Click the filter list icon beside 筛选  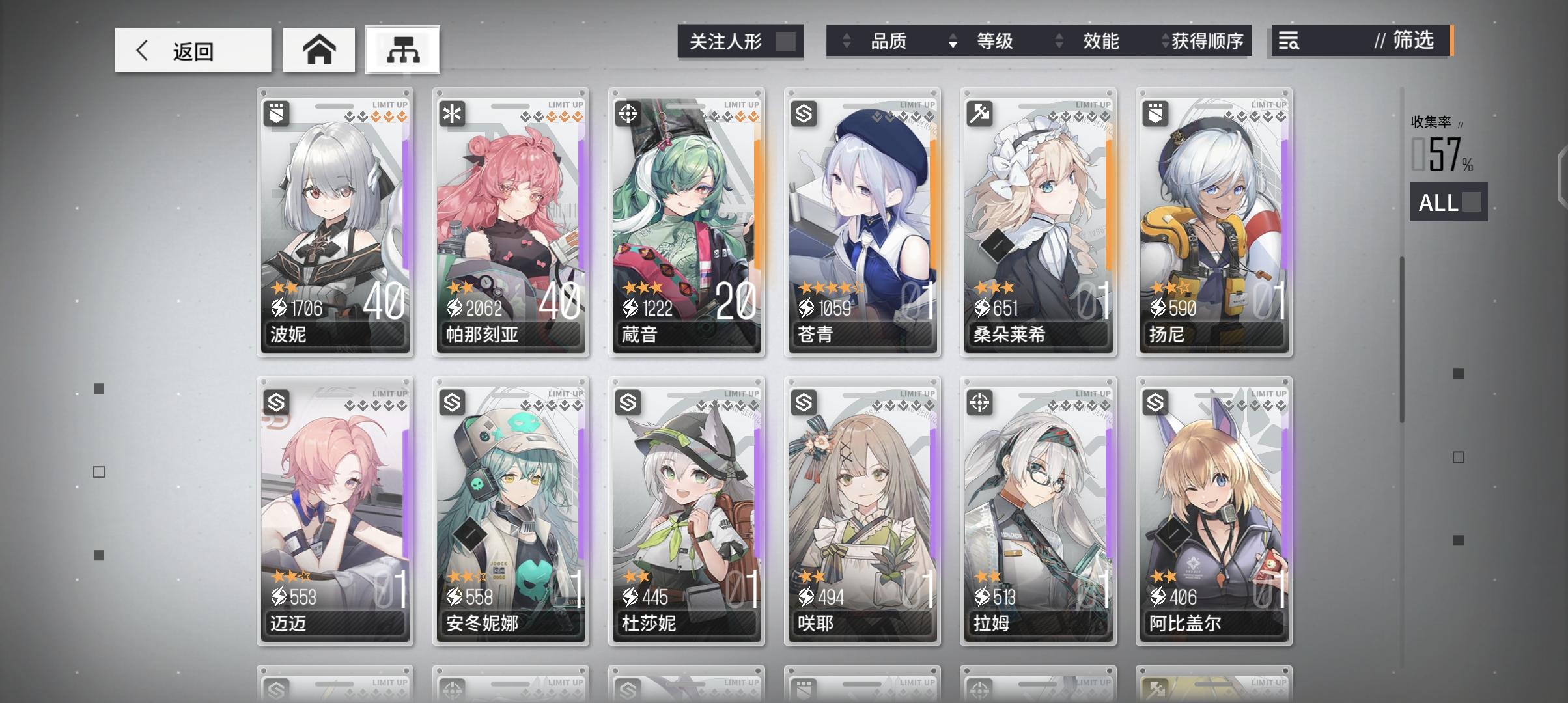1288,41
